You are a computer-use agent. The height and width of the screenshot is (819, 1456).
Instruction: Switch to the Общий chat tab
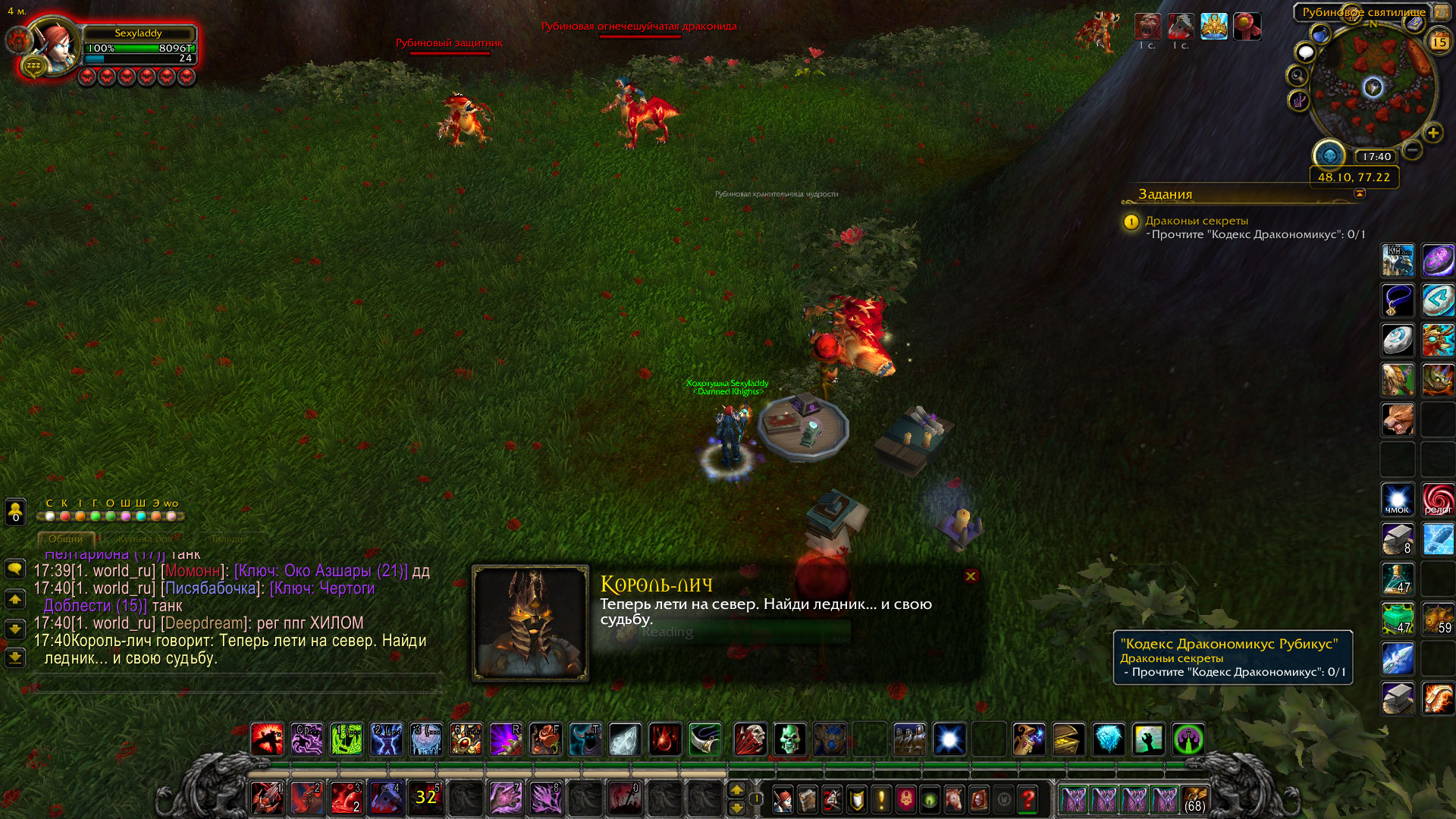point(66,538)
